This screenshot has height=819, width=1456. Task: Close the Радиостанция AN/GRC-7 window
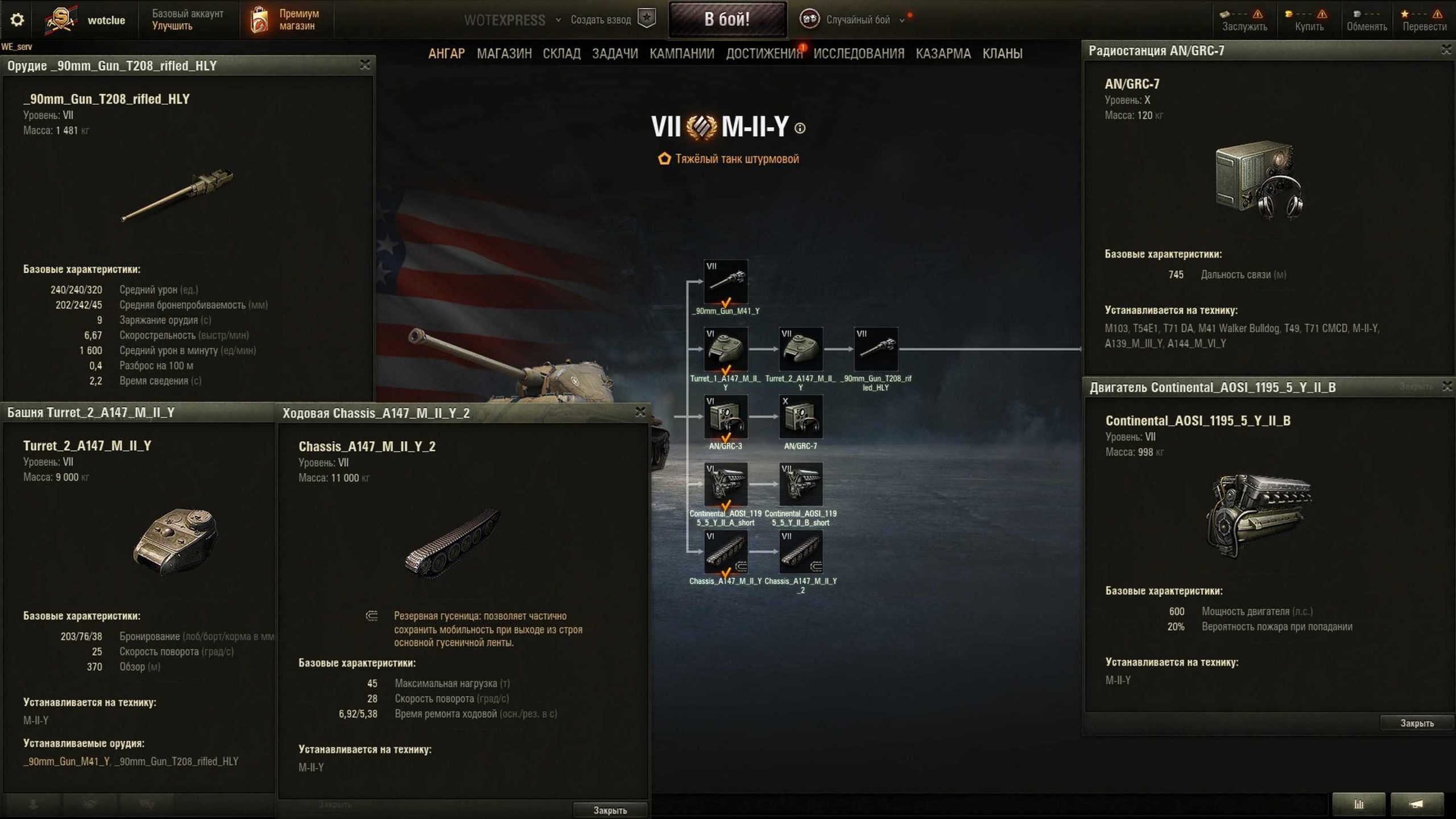(x=1446, y=50)
